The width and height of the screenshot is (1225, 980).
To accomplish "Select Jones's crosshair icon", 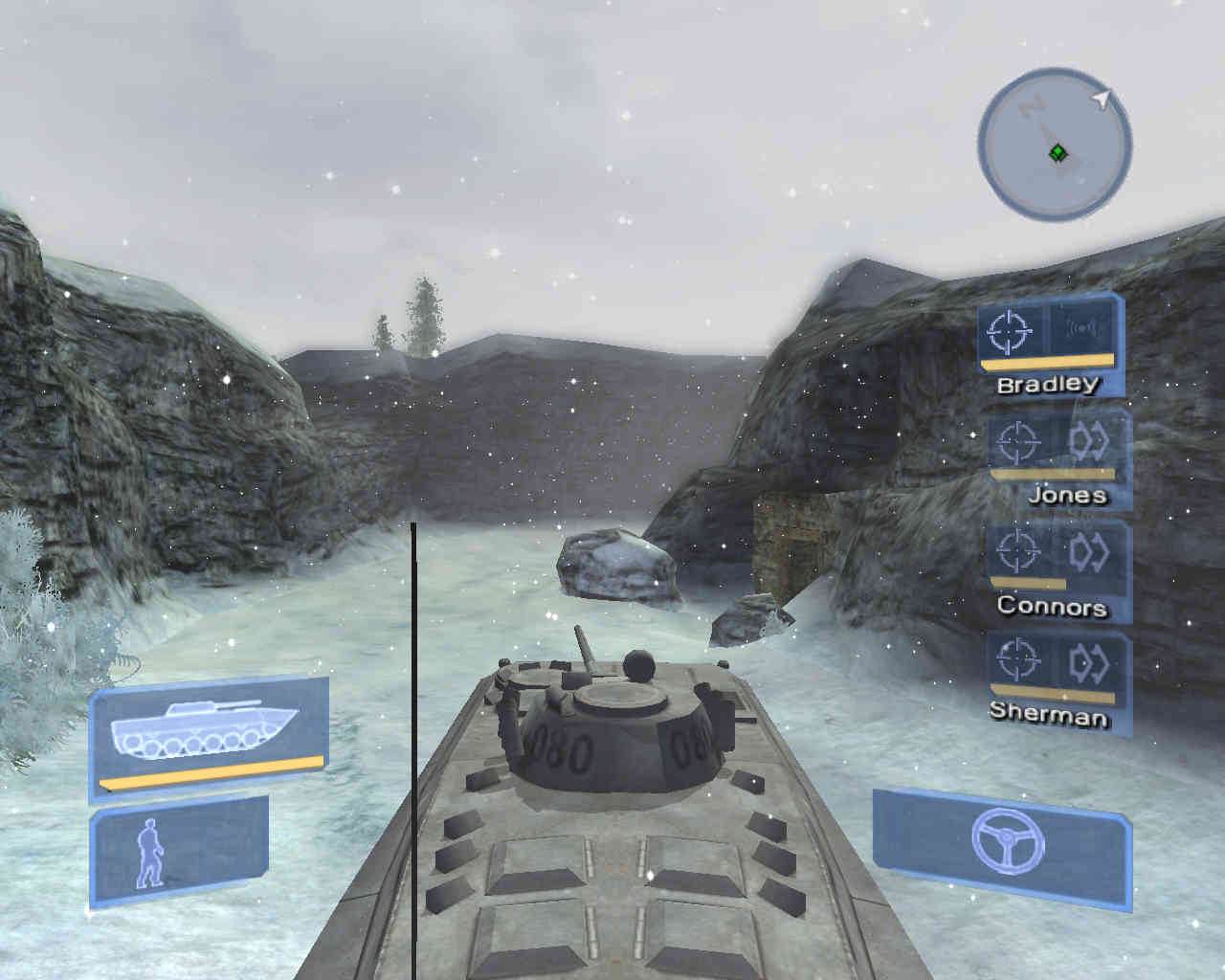I will click(1017, 442).
